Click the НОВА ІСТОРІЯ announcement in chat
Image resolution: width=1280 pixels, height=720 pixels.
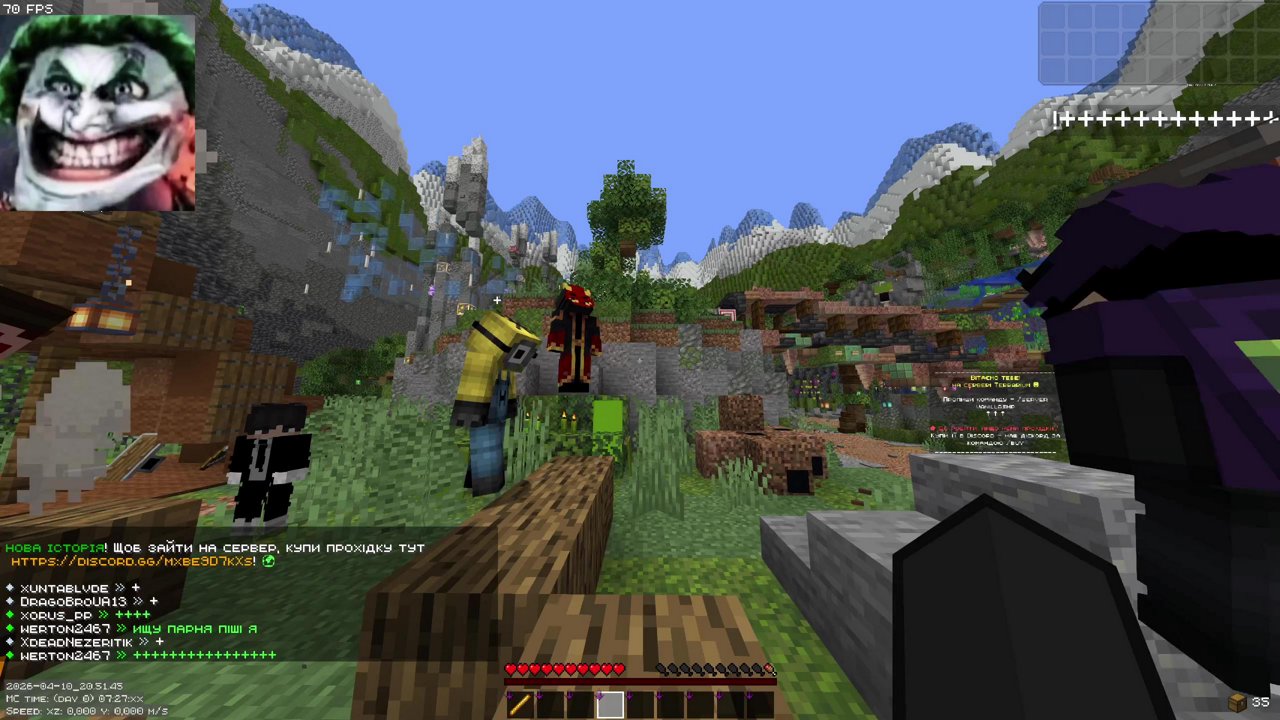click(x=55, y=548)
